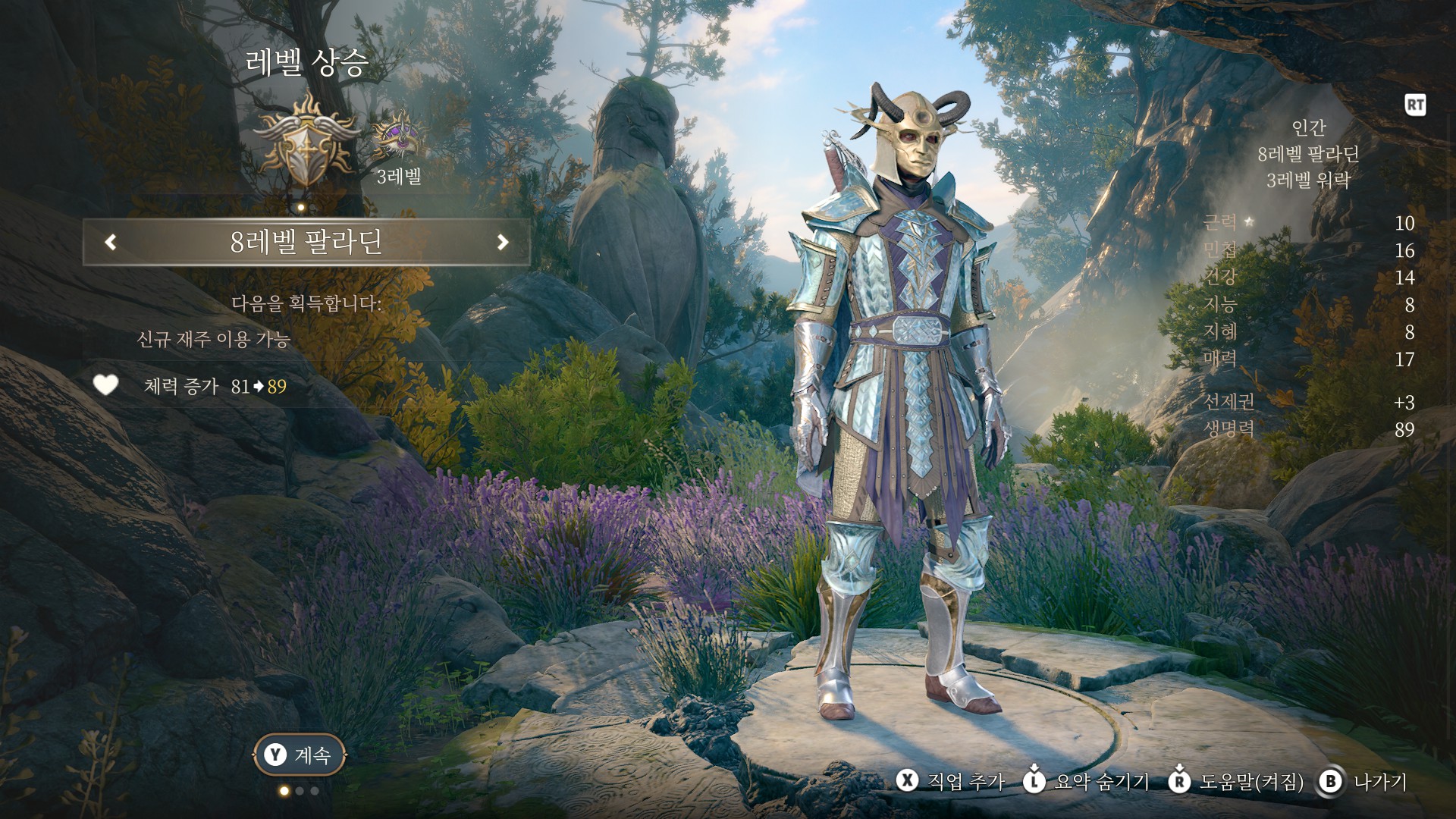Image resolution: width=1456 pixels, height=819 pixels.
Task: Select the next class with right arrow
Action: [x=502, y=242]
